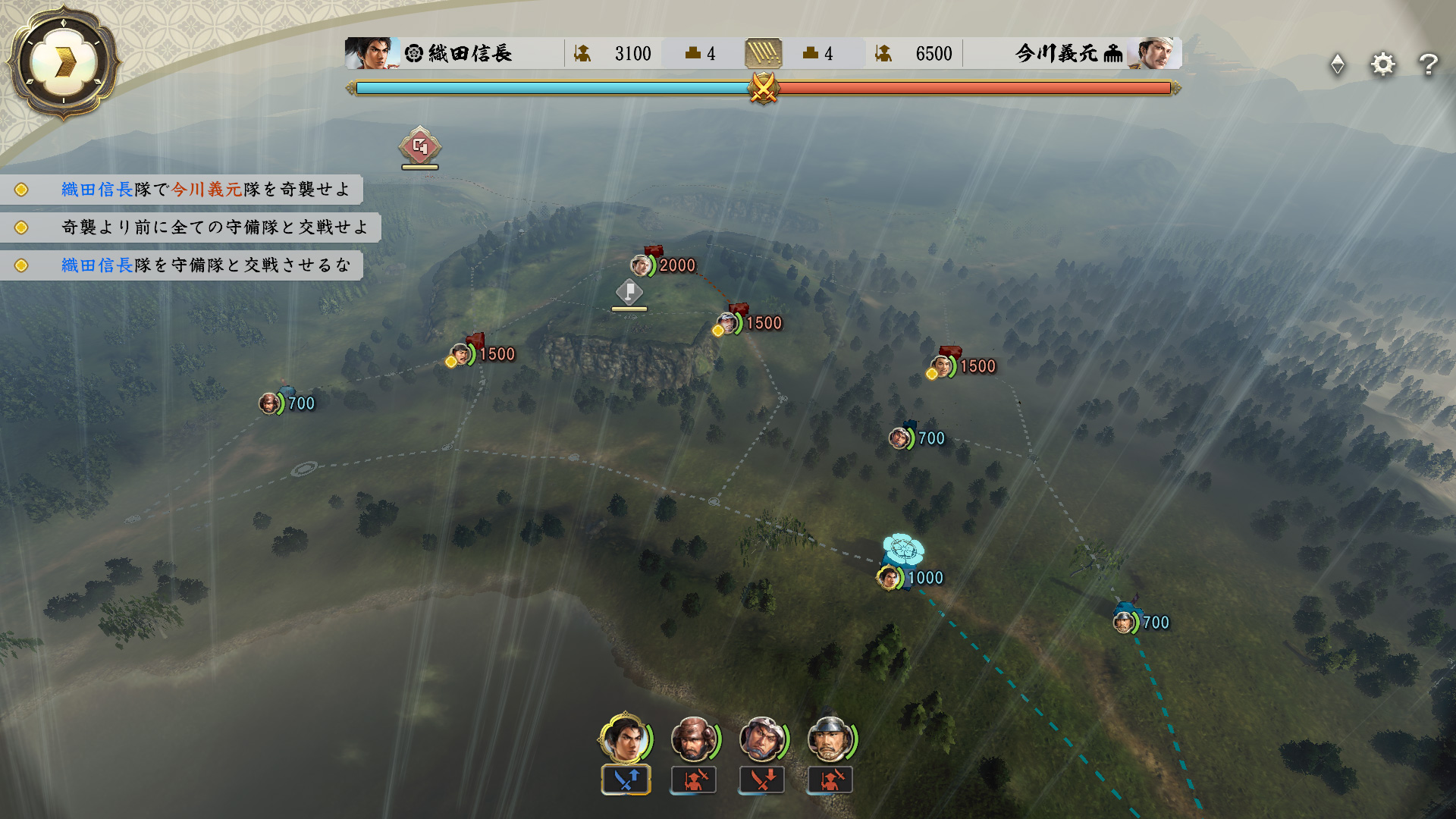Open the question mark help
1456x819 pixels.
point(1429,64)
